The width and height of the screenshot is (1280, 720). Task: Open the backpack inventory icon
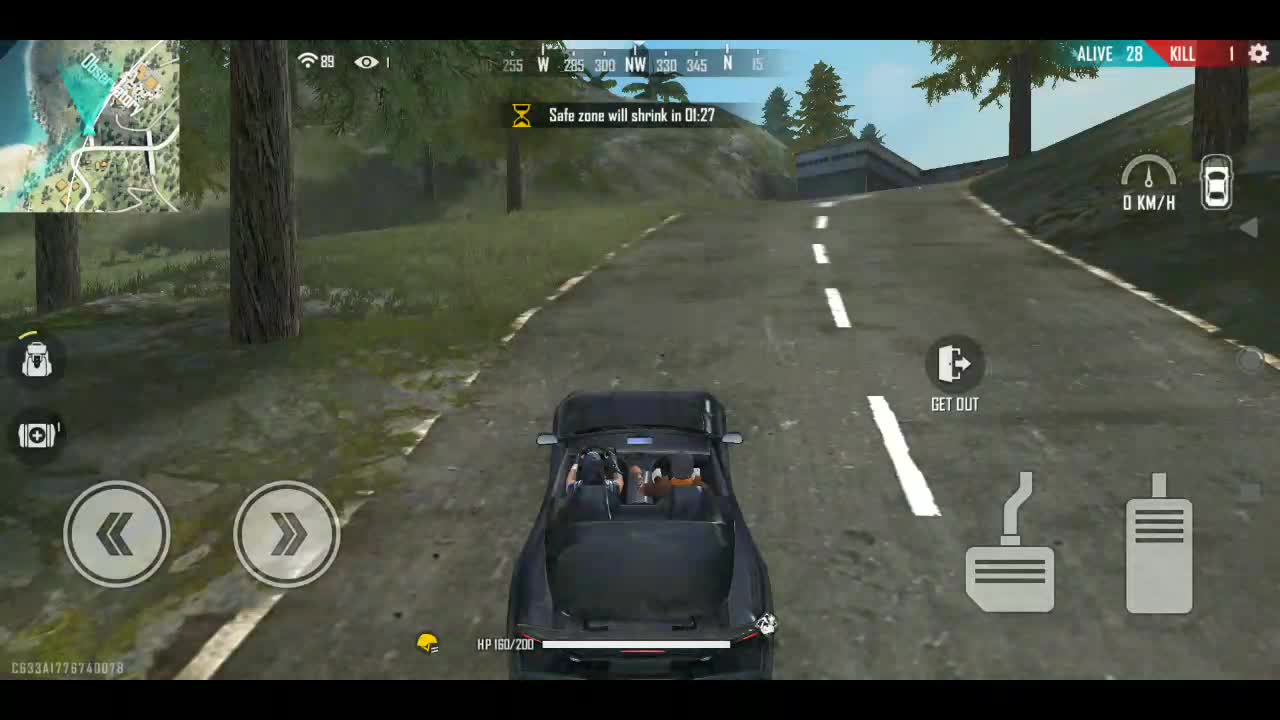point(36,360)
